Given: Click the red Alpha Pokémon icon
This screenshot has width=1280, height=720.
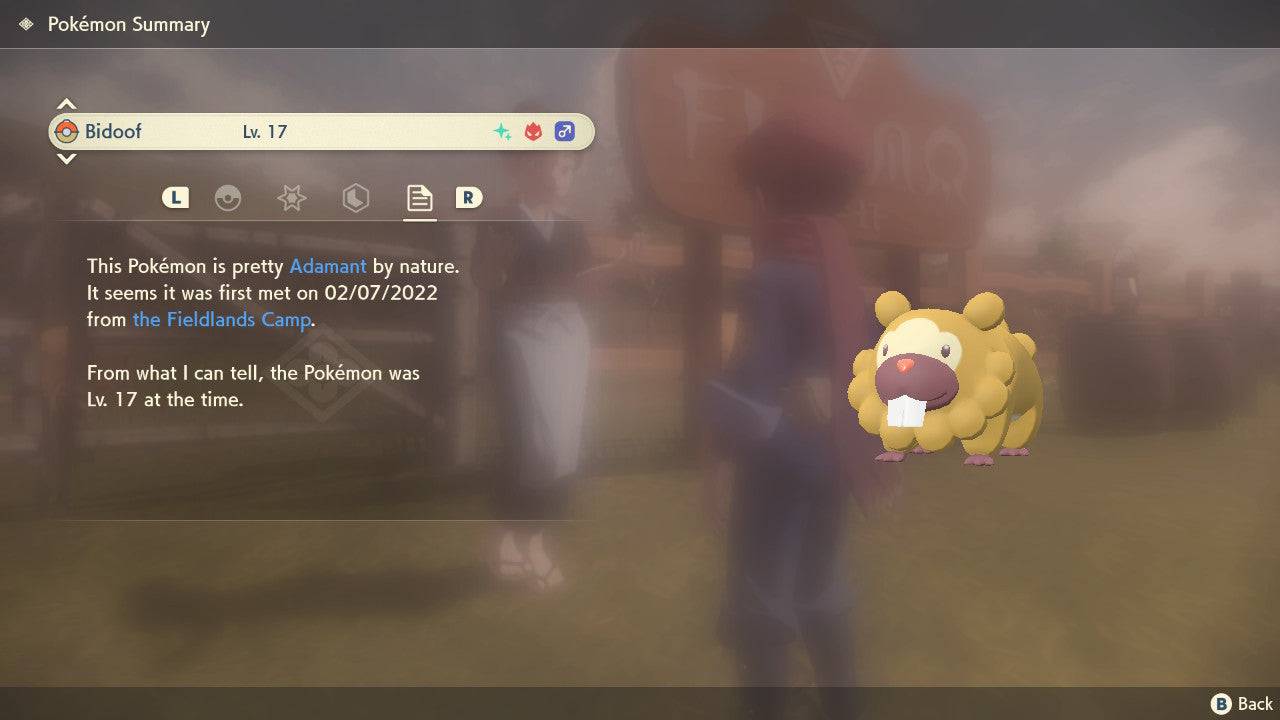Looking at the screenshot, I should (x=533, y=130).
